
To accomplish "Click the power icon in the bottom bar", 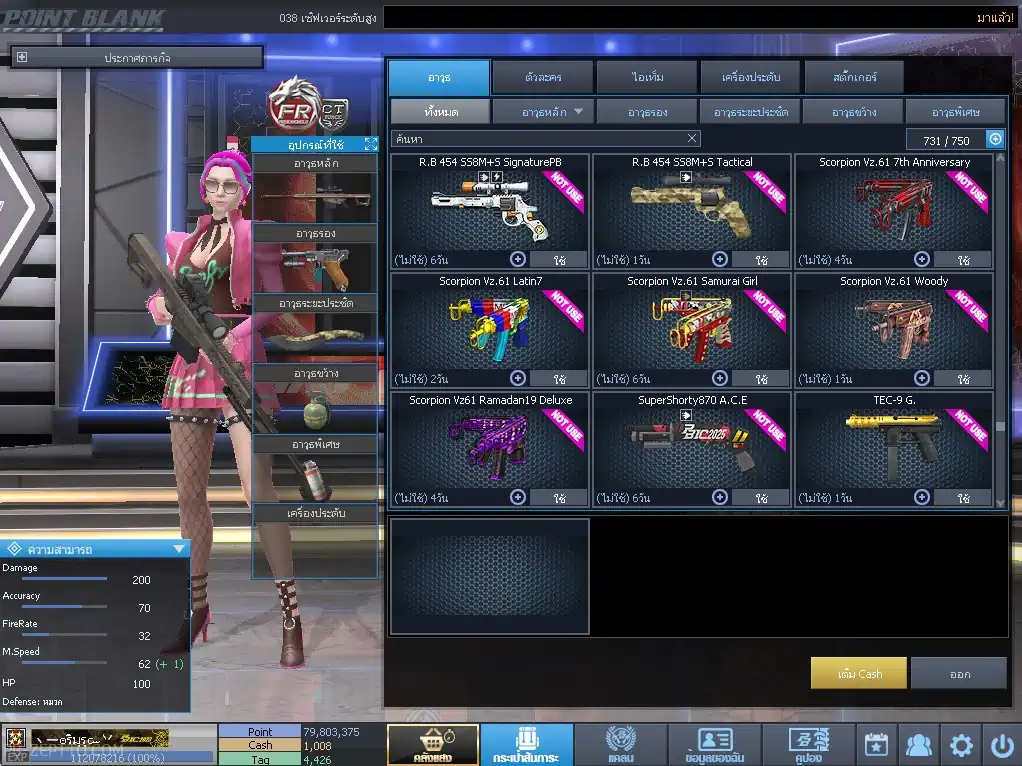I will (x=1001, y=745).
